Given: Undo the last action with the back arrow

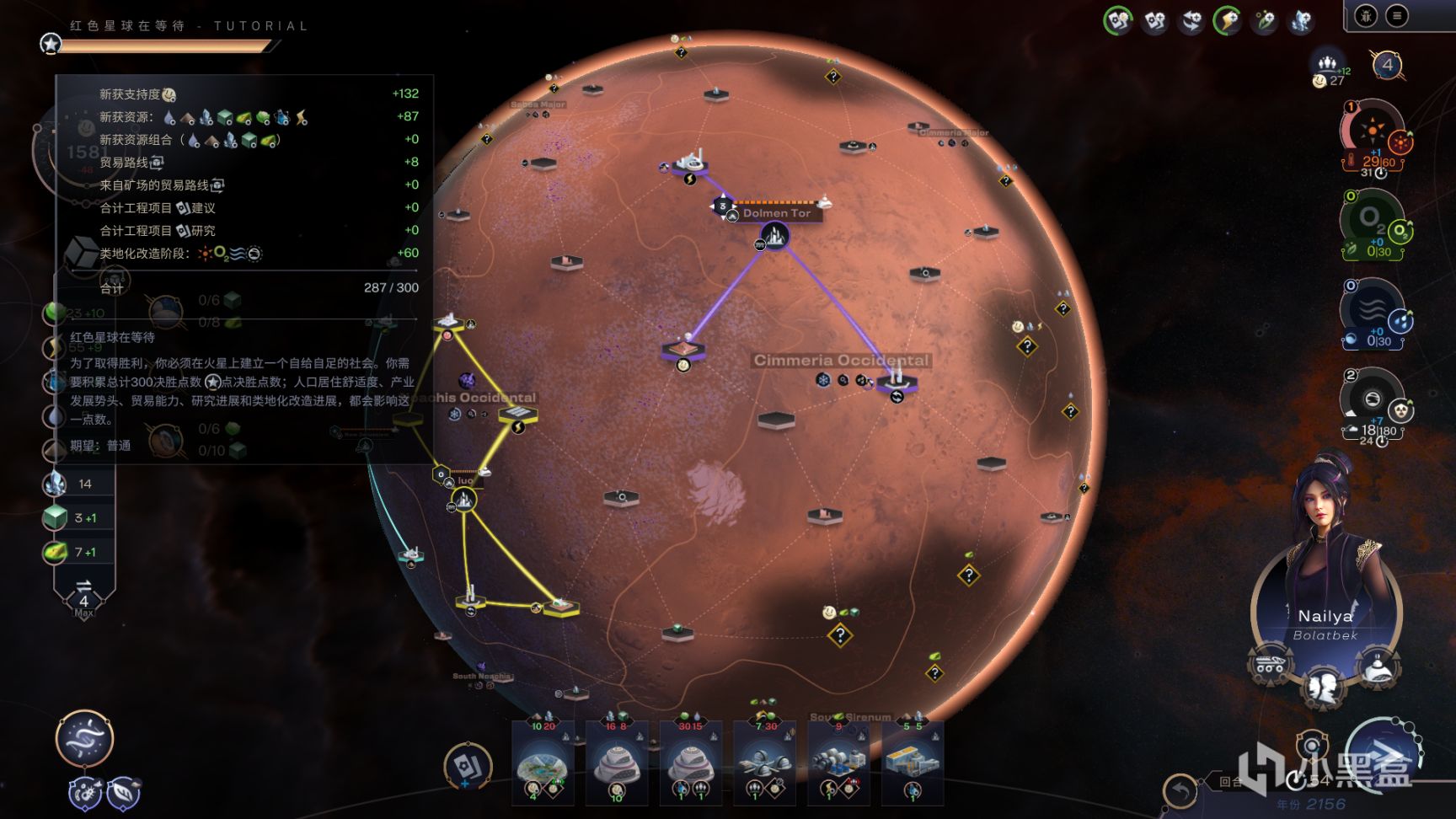Looking at the screenshot, I should pyautogui.click(x=1180, y=790).
